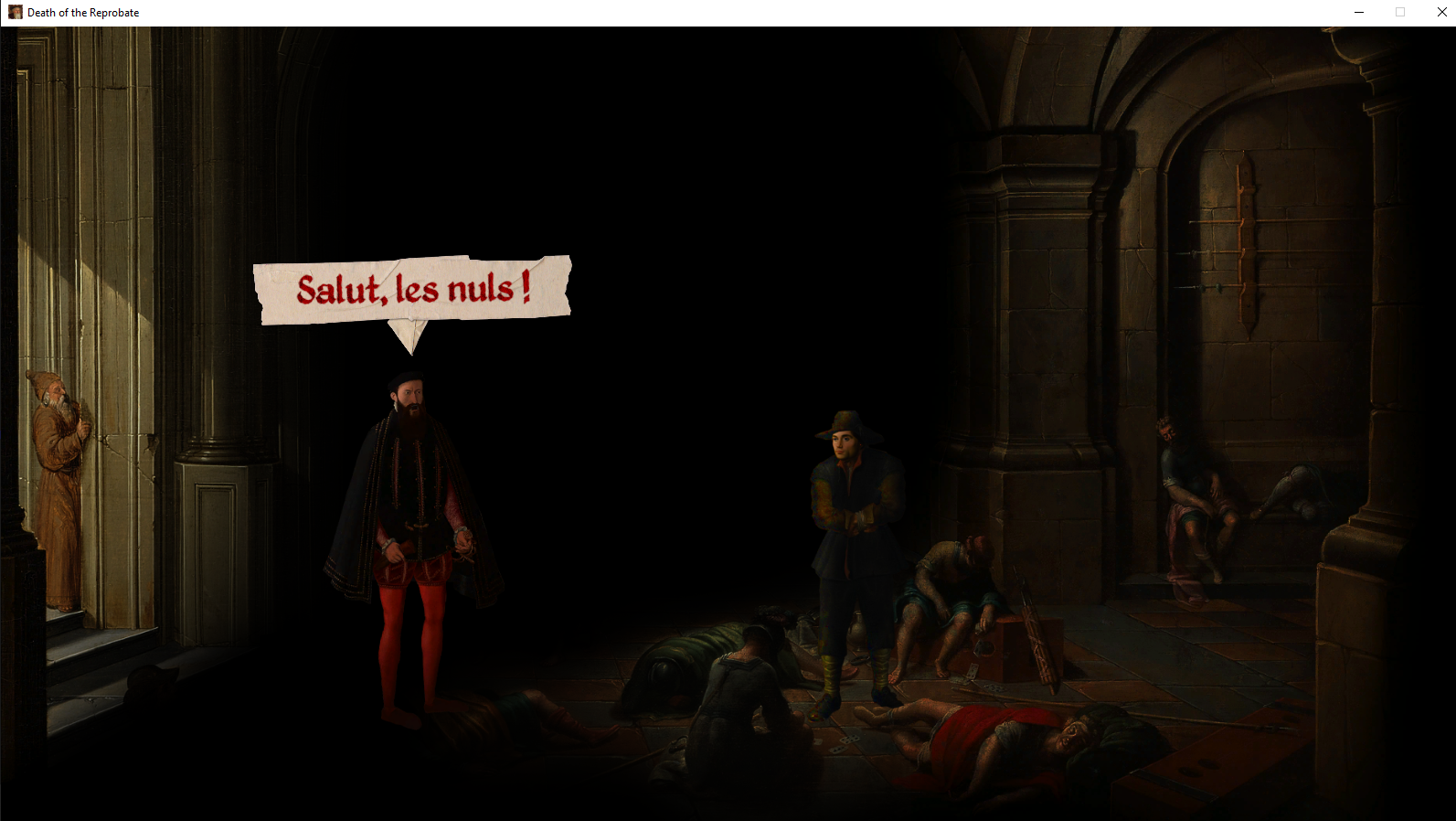Minimize the game window
The image size is (1456, 821).
coord(1358,12)
